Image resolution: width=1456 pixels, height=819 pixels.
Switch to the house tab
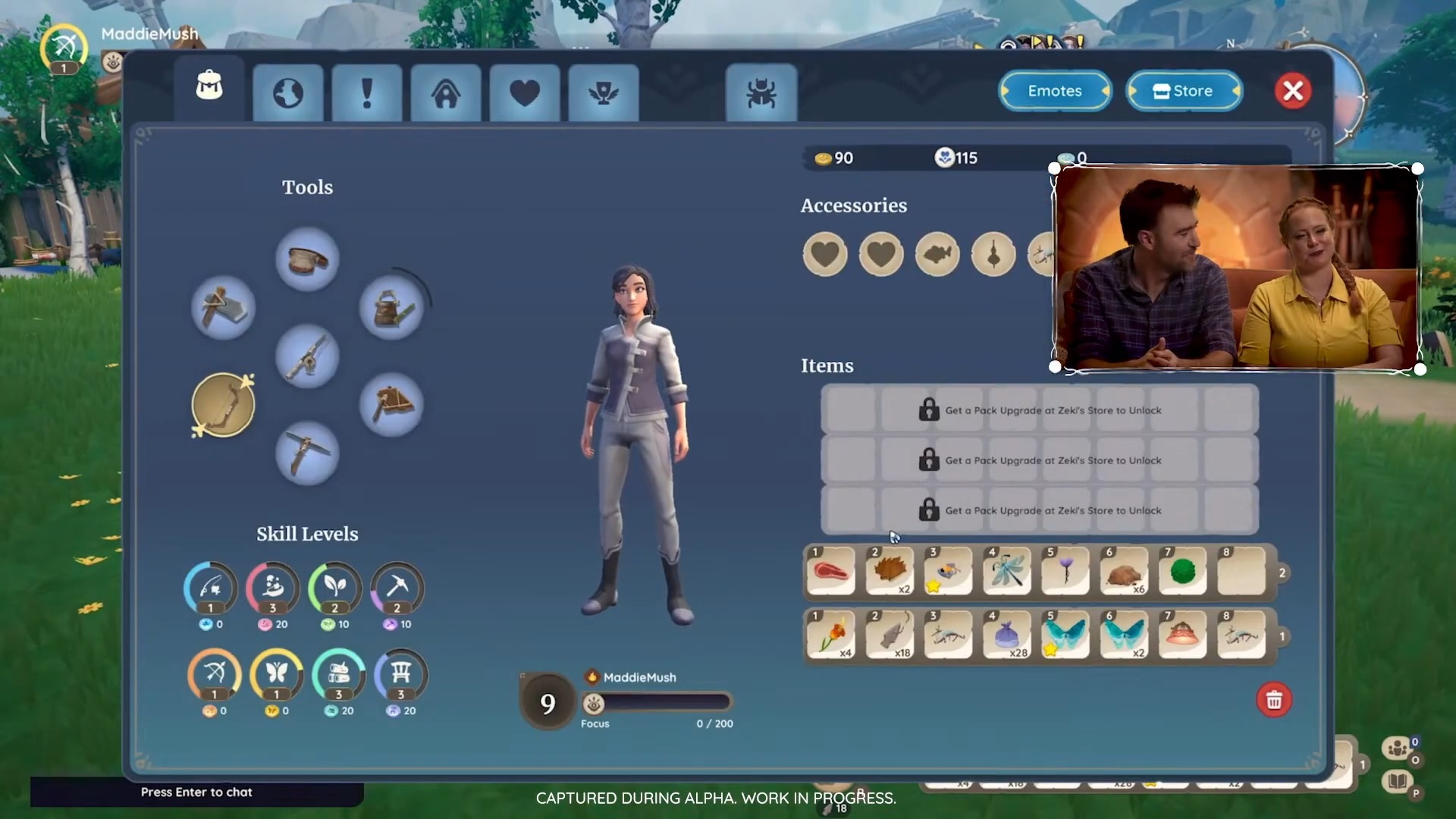tap(446, 93)
